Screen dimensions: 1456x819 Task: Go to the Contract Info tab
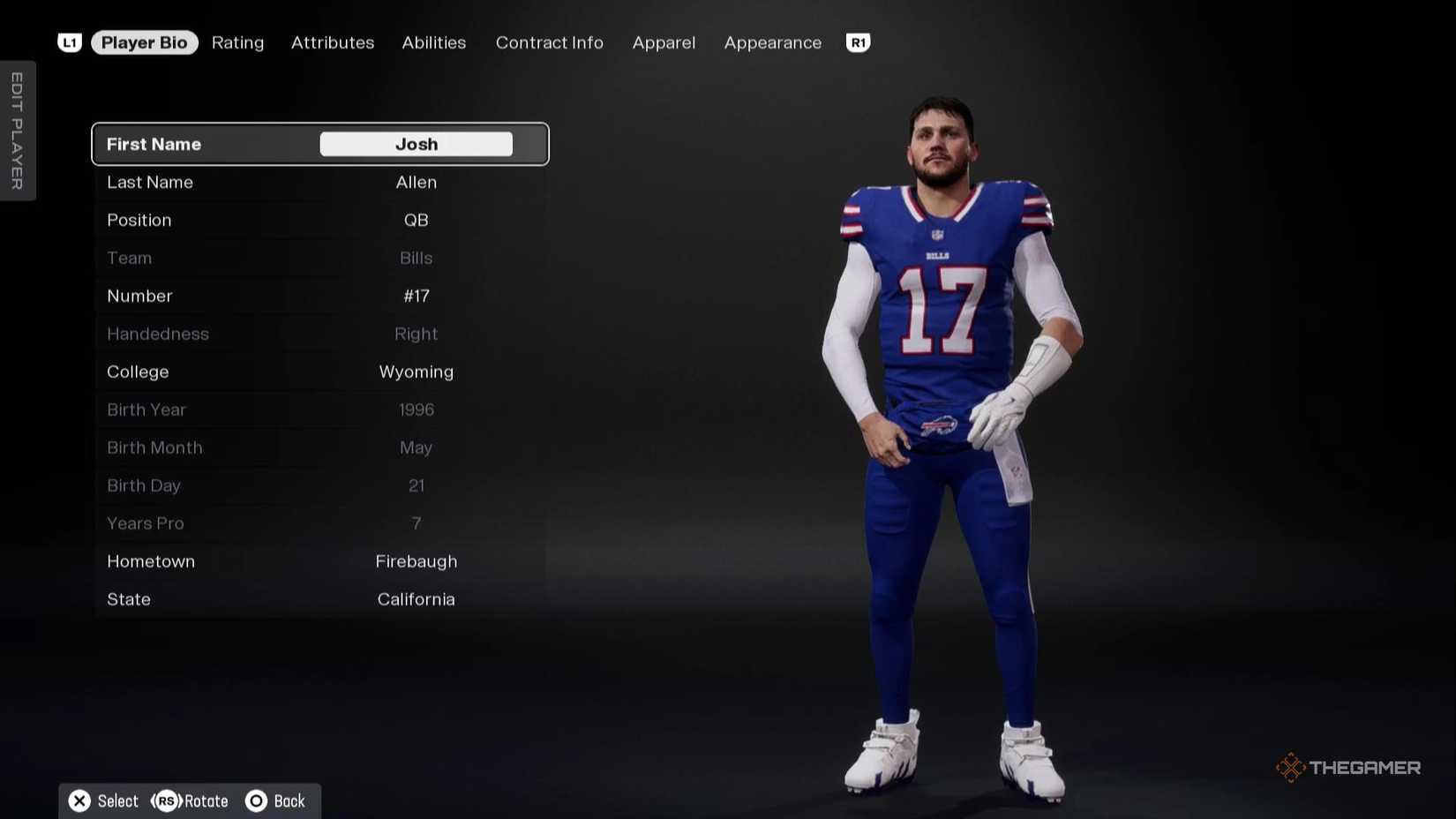click(549, 42)
